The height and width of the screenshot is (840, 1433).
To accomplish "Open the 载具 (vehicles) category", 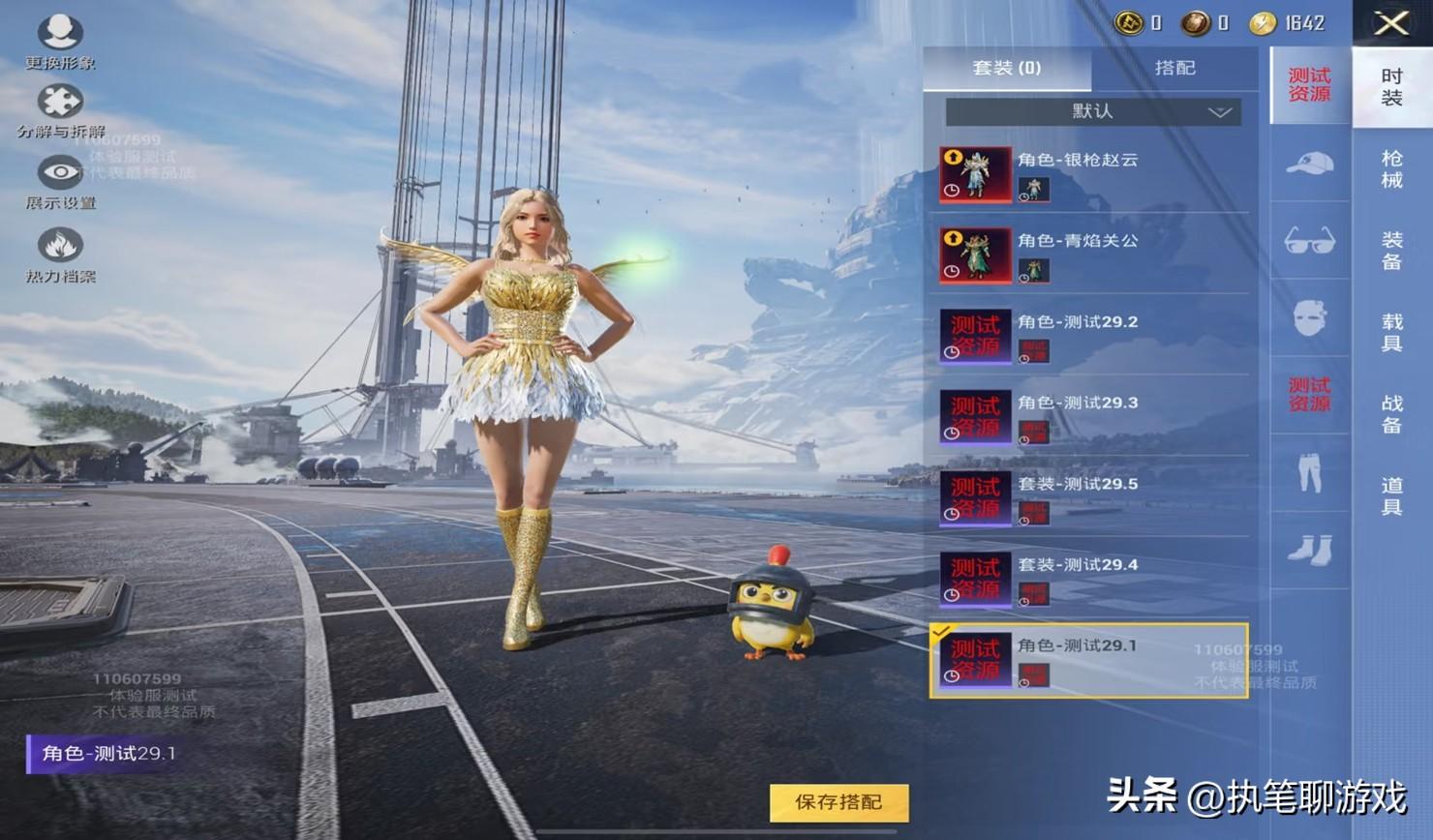I will 1391,332.
